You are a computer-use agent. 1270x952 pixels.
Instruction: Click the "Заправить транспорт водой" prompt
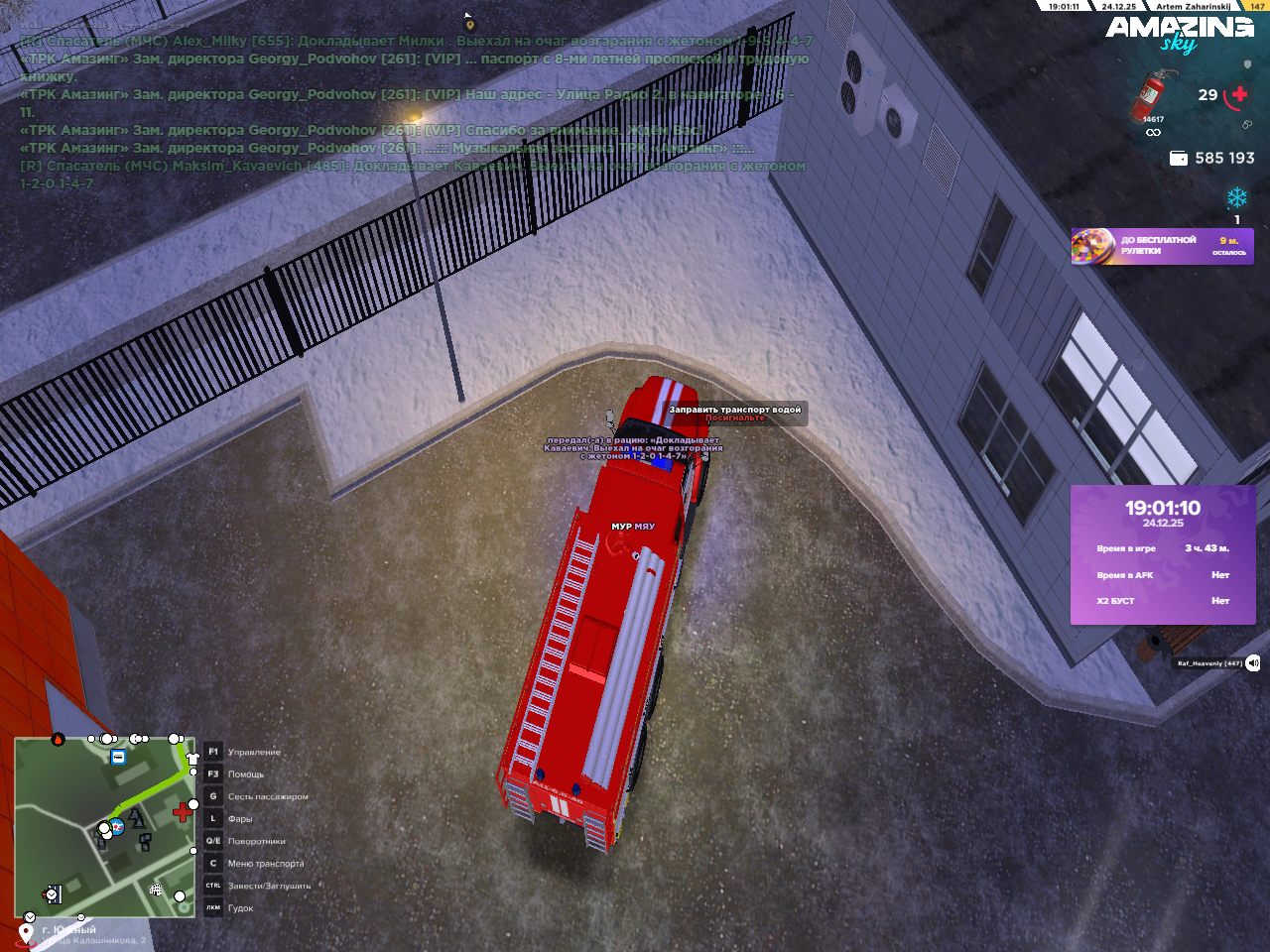click(x=734, y=410)
